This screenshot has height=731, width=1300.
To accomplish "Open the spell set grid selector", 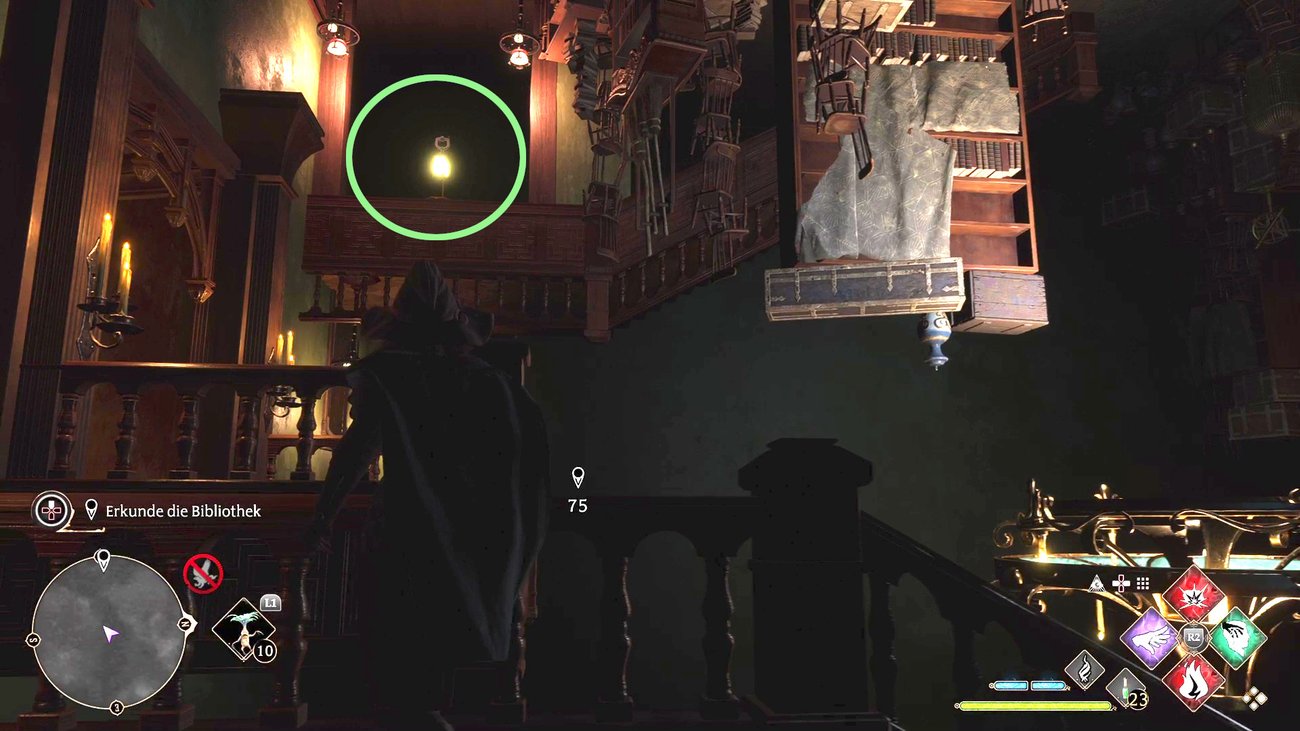I will click(1144, 581).
